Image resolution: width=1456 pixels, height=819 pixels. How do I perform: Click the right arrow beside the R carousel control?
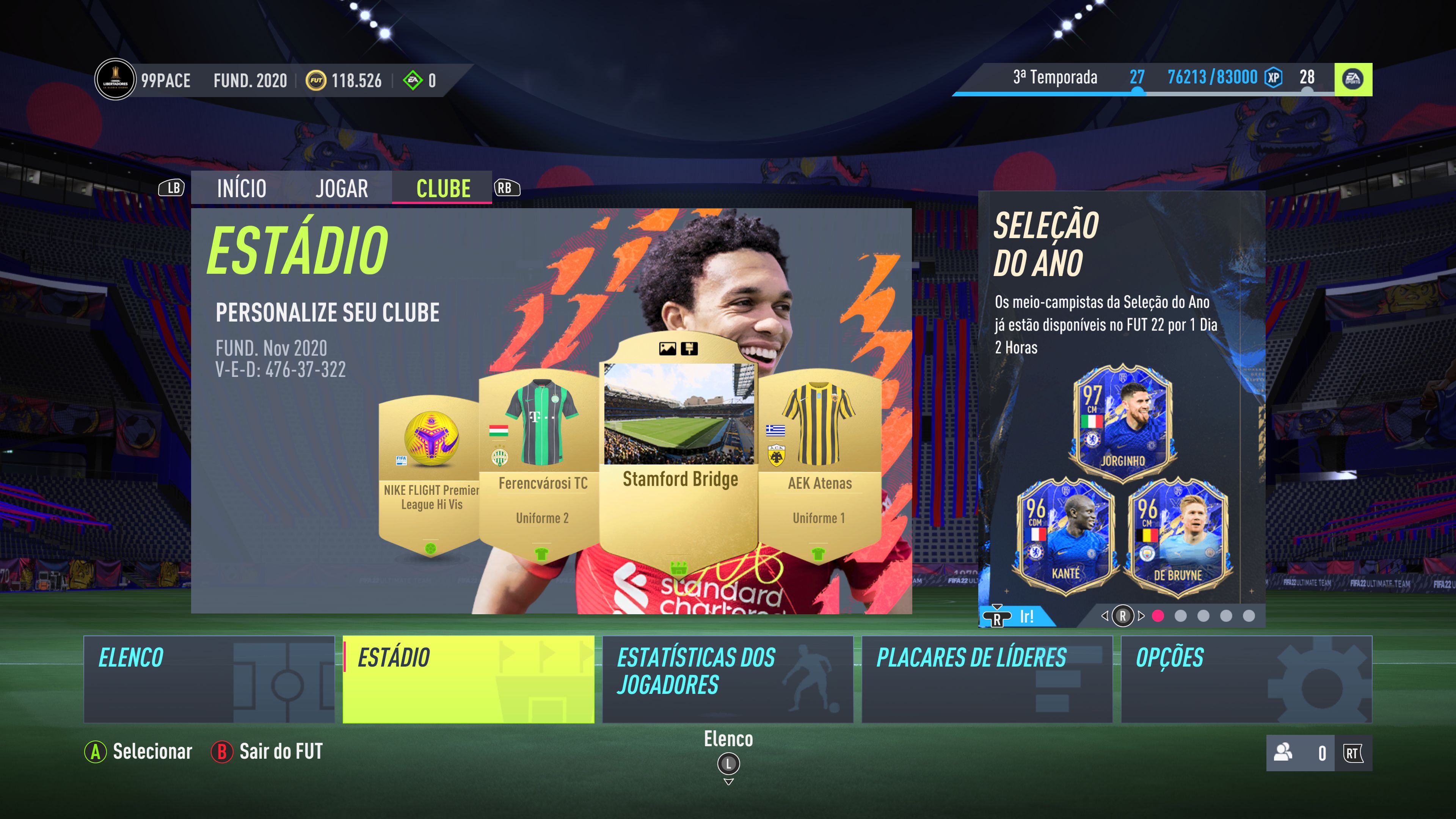click(x=1141, y=617)
